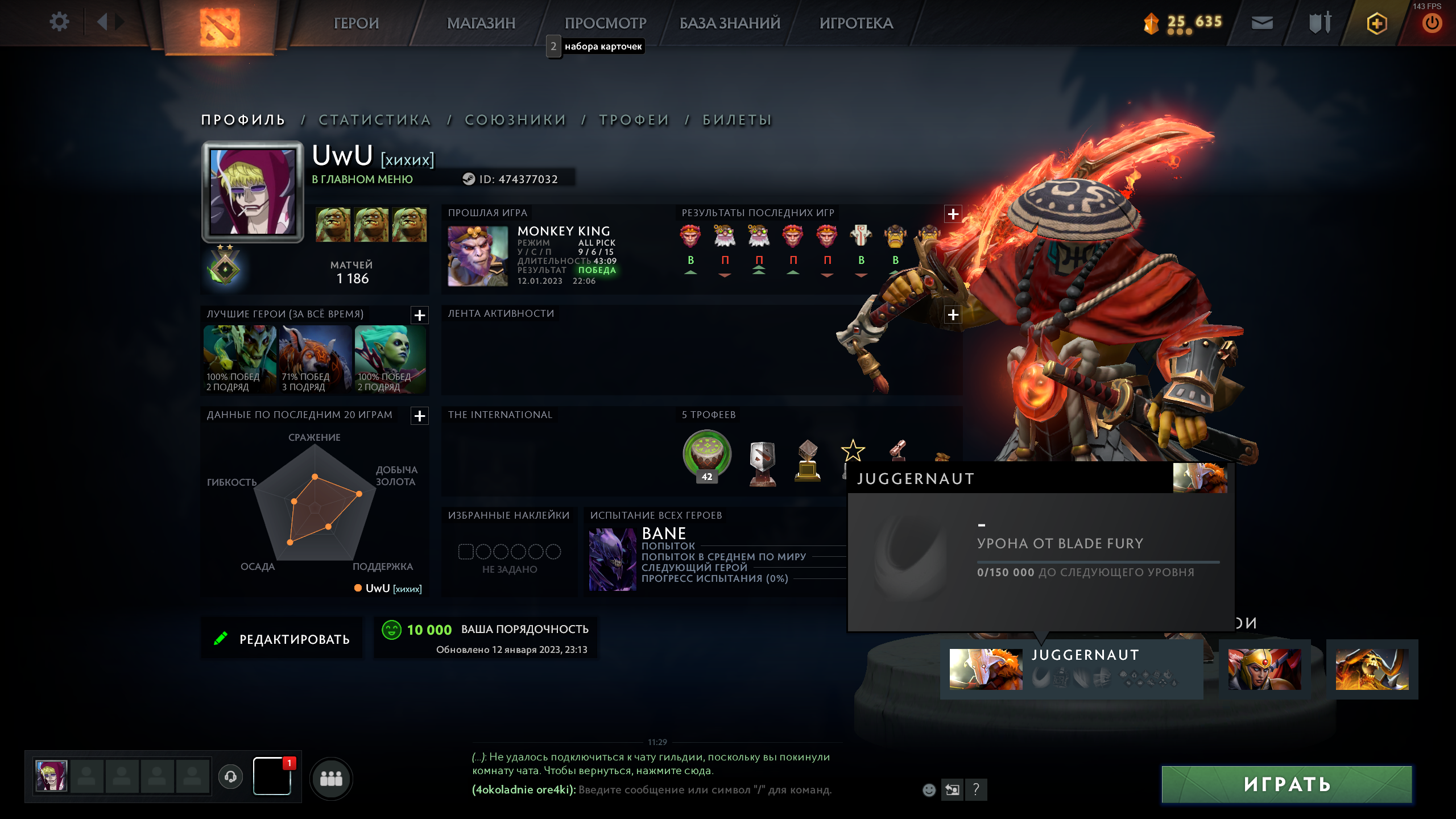Switch to the СТАТИСТИКА tab
Screen dimensions: 1456x819
tap(375, 119)
